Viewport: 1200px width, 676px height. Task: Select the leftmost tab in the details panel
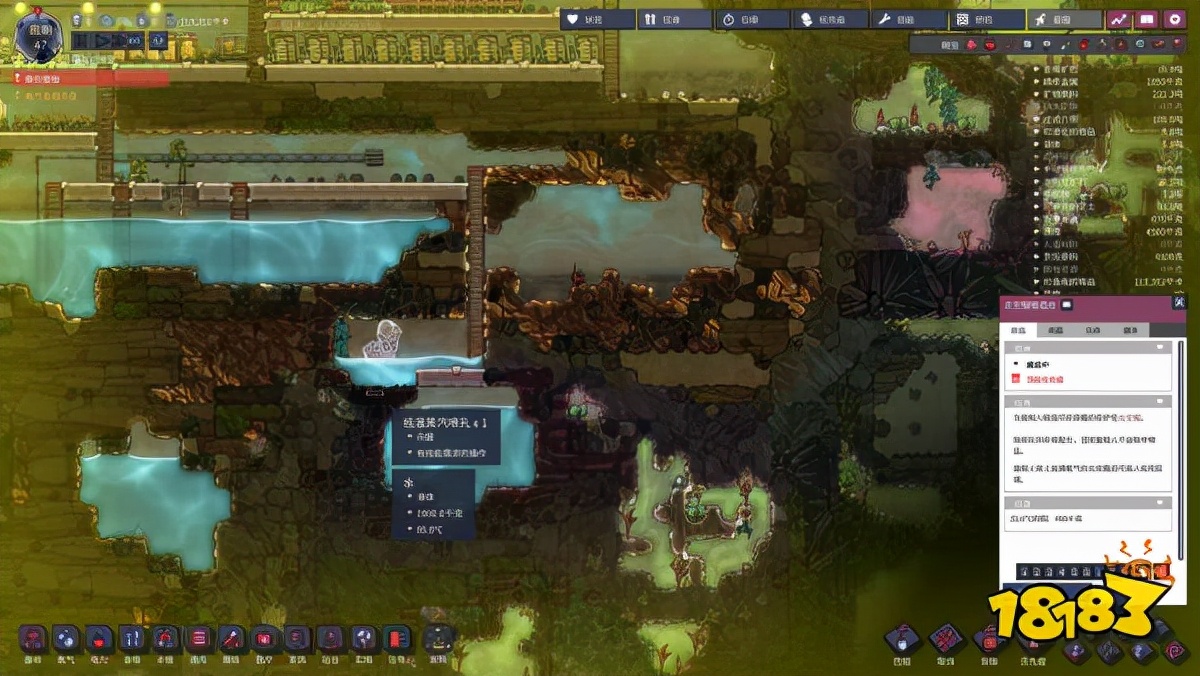(x=1019, y=330)
